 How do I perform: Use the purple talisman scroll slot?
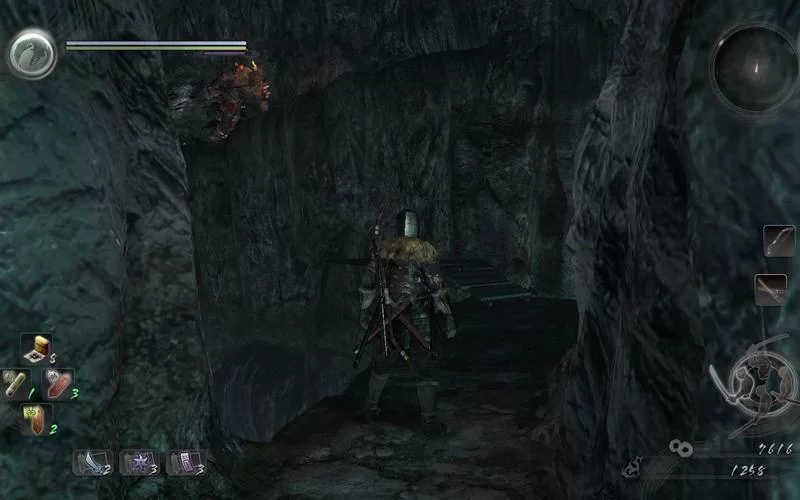[183, 461]
